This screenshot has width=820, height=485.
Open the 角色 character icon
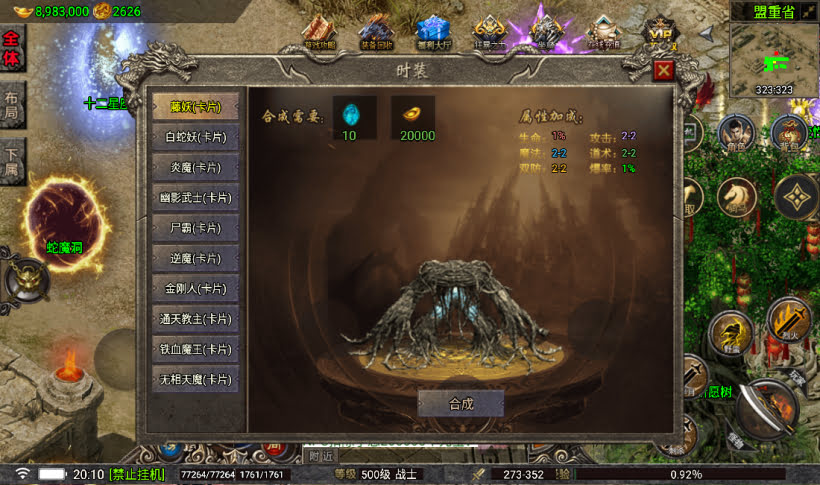(x=735, y=133)
